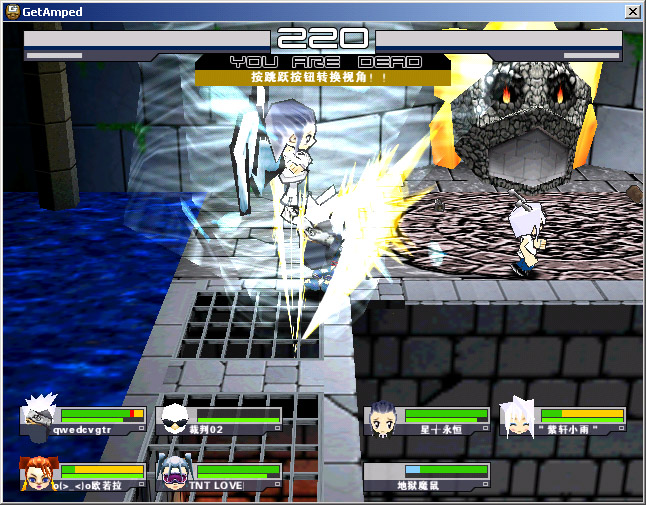Click the 地狱魔鼠 boss panel
This screenshot has width=646, height=505.
point(428,476)
